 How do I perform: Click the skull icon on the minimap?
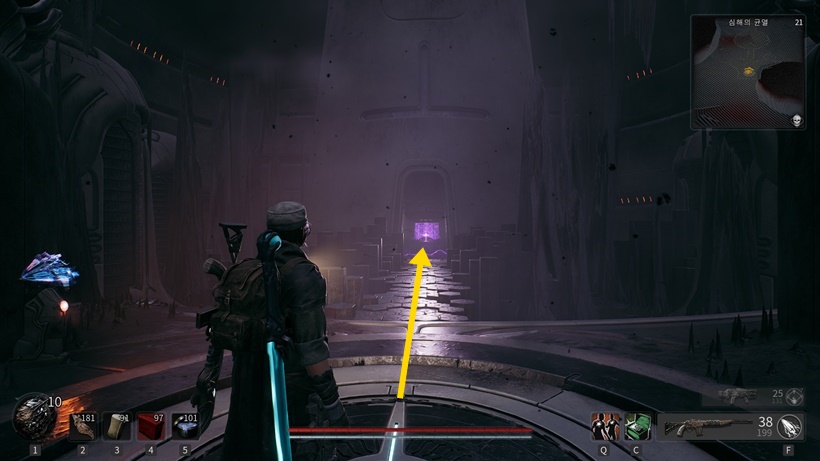(x=797, y=121)
